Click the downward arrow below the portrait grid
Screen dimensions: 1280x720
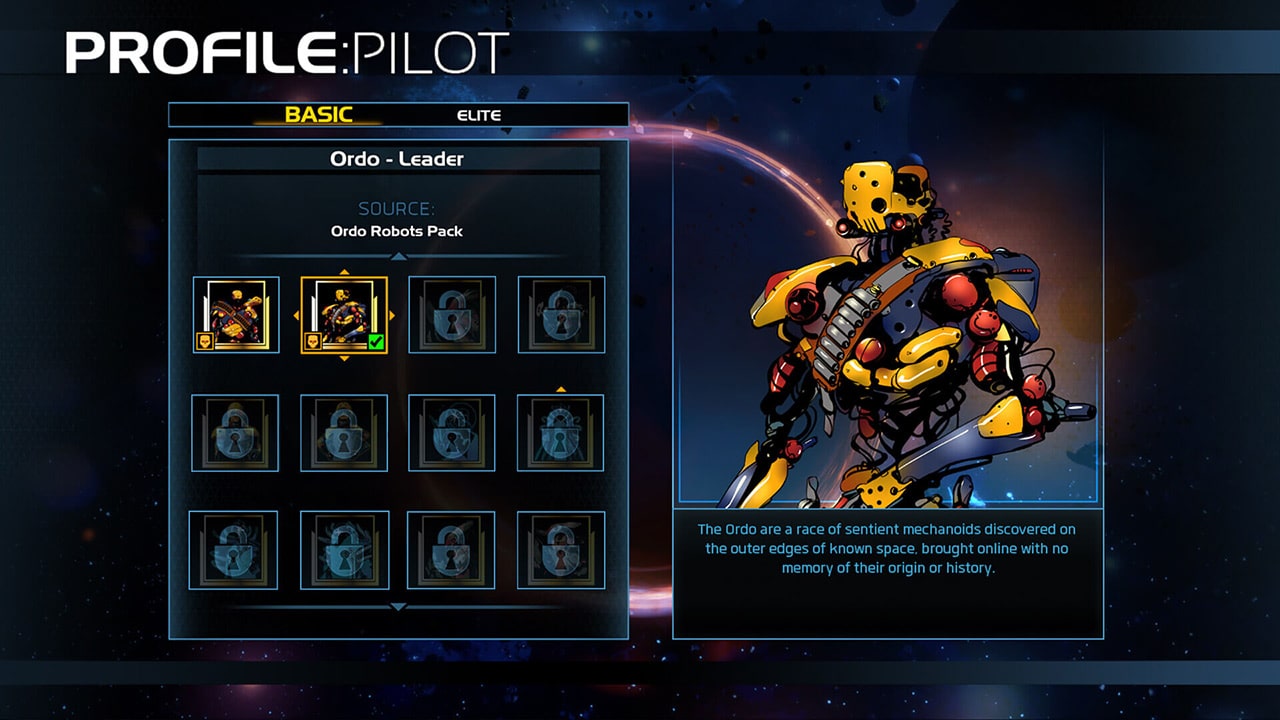397,606
